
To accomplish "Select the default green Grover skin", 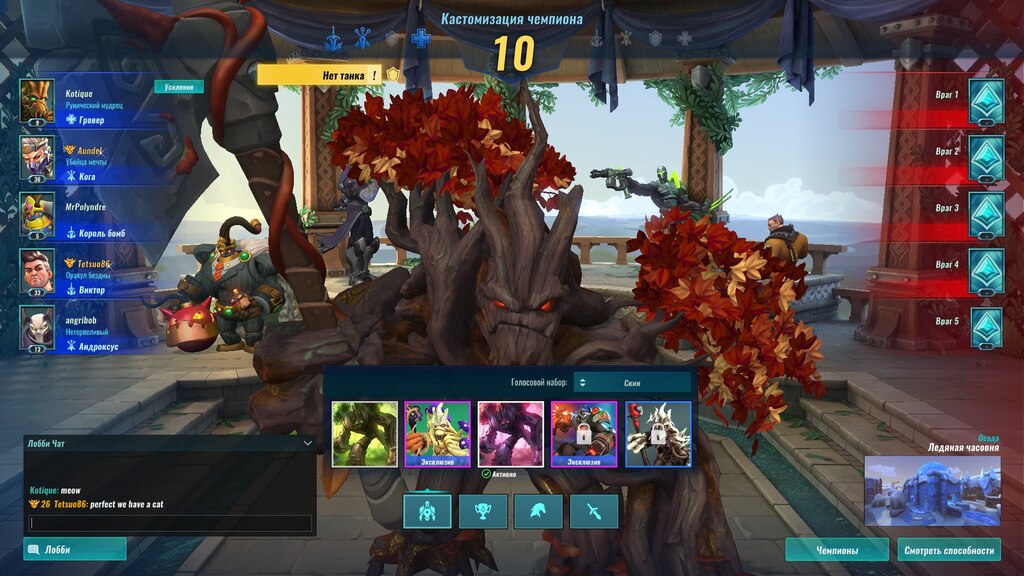I will (x=365, y=434).
